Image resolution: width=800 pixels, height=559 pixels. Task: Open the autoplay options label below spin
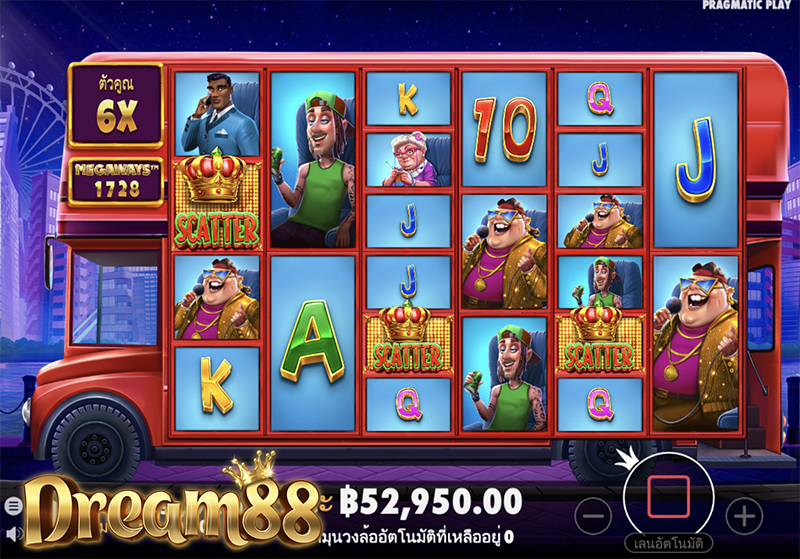(x=668, y=545)
